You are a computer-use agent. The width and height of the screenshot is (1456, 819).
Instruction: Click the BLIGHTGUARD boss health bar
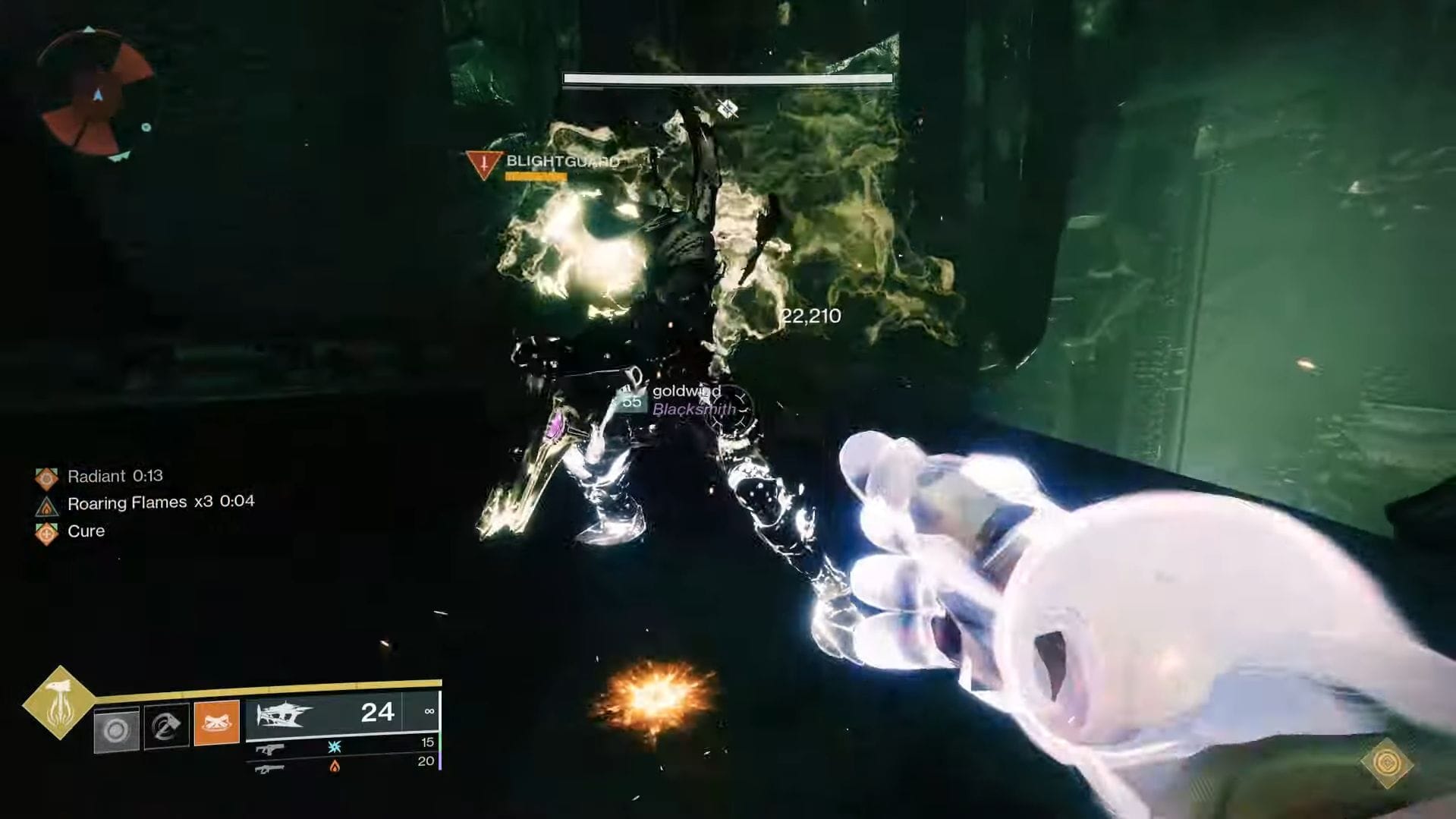pyautogui.click(x=726, y=78)
